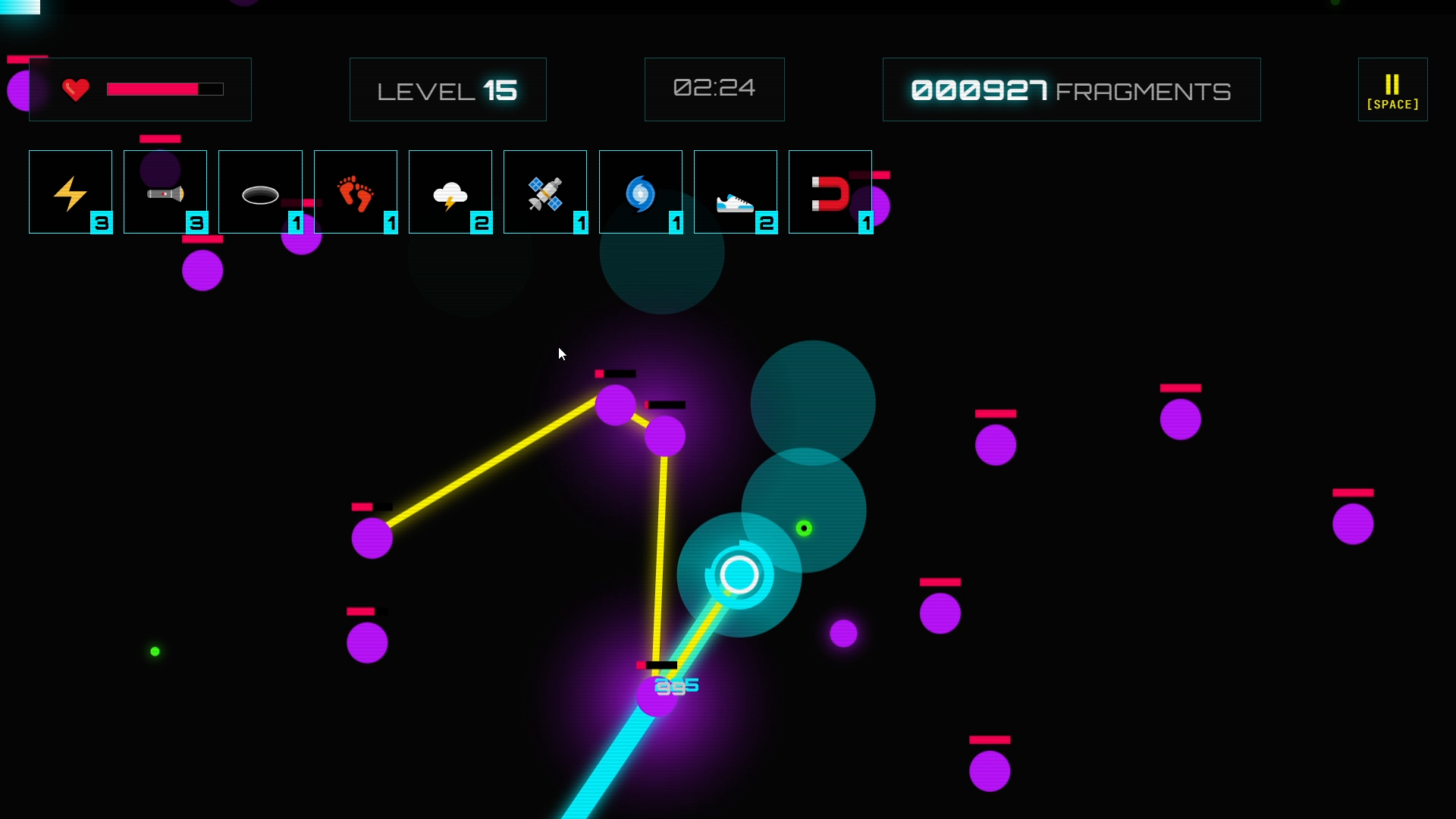
Task: Open the LEVEL 15 display panel
Action: (x=447, y=89)
